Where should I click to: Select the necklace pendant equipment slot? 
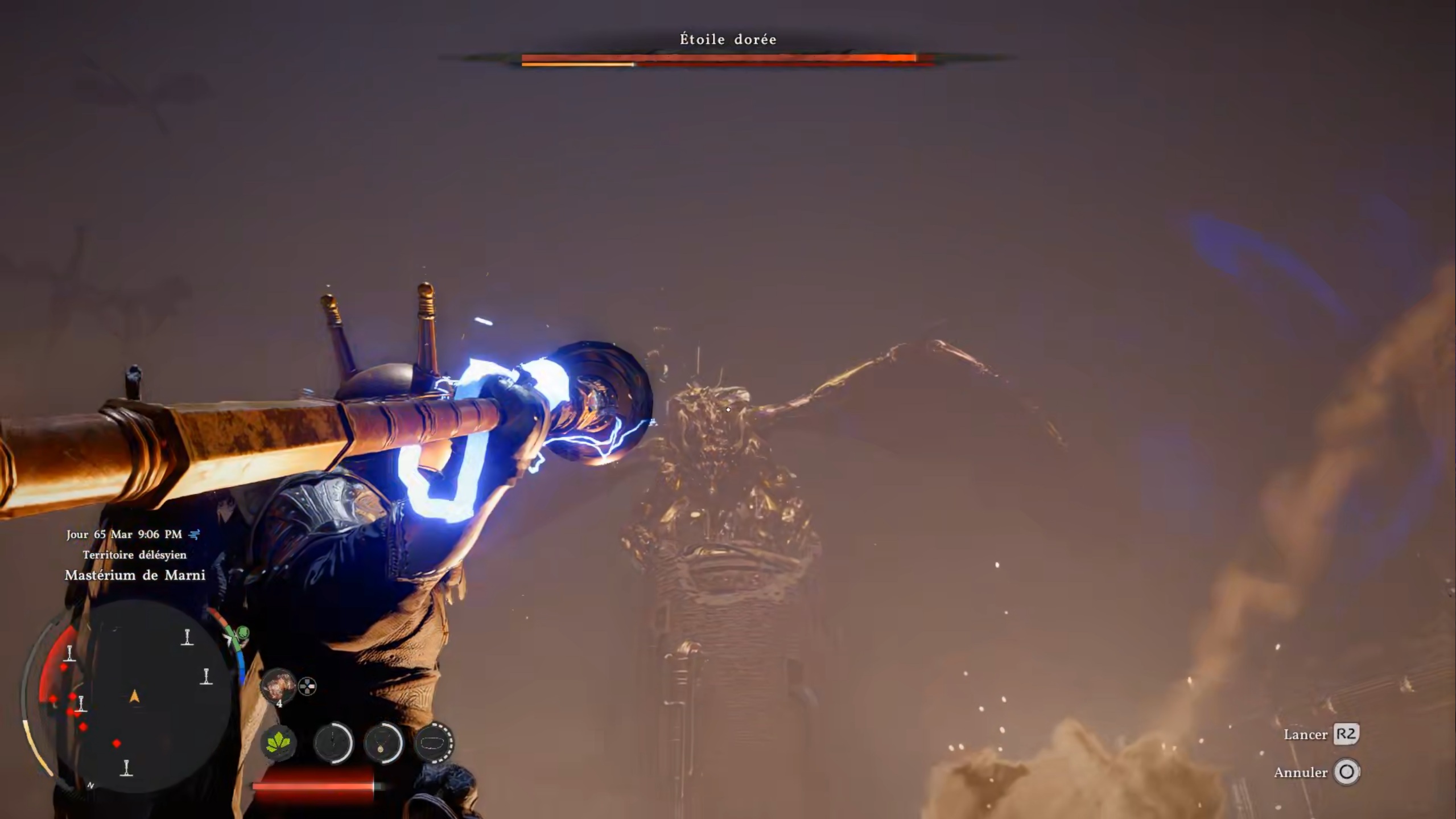coord(383,743)
